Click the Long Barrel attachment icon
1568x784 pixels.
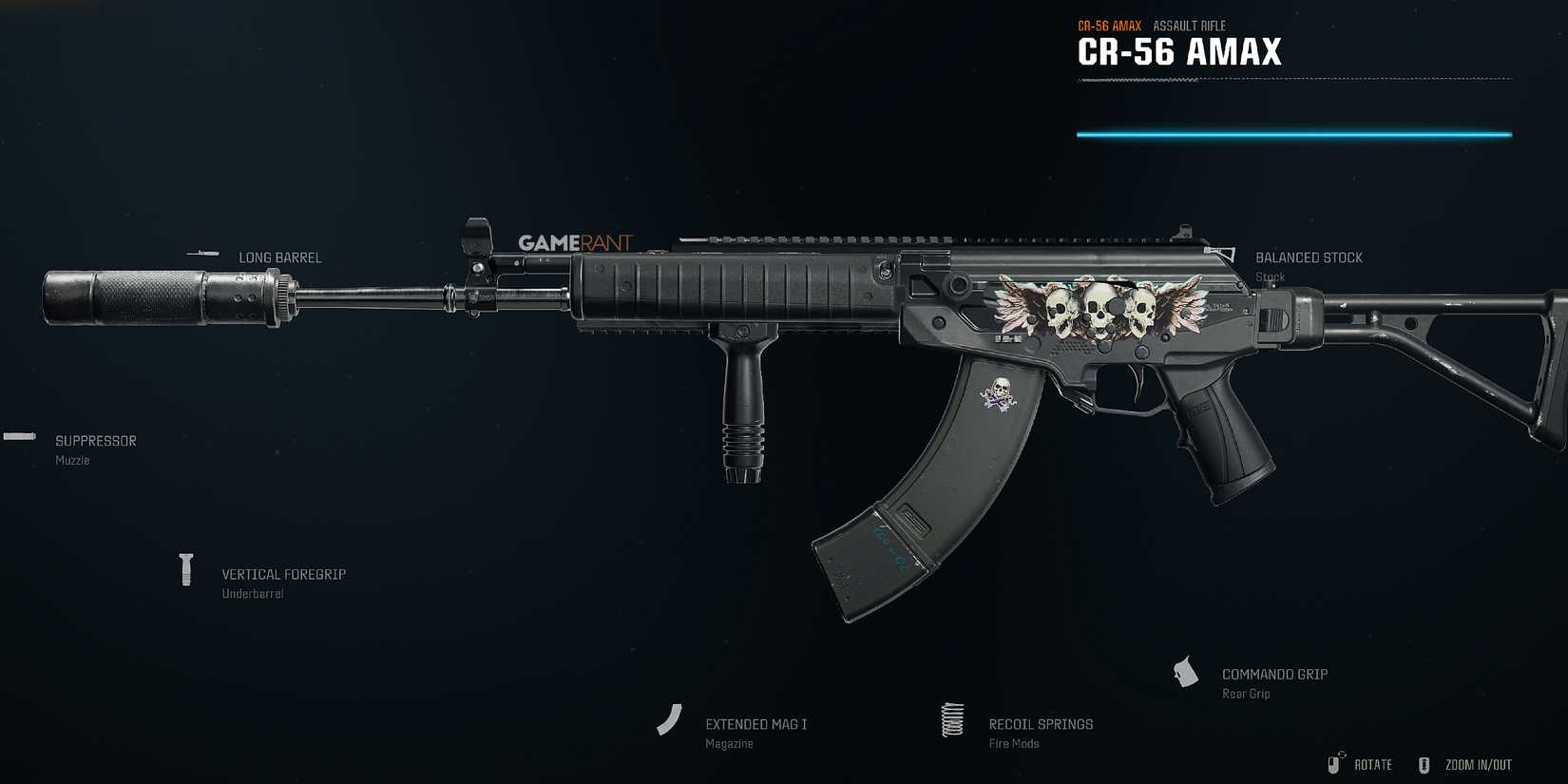(202, 254)
